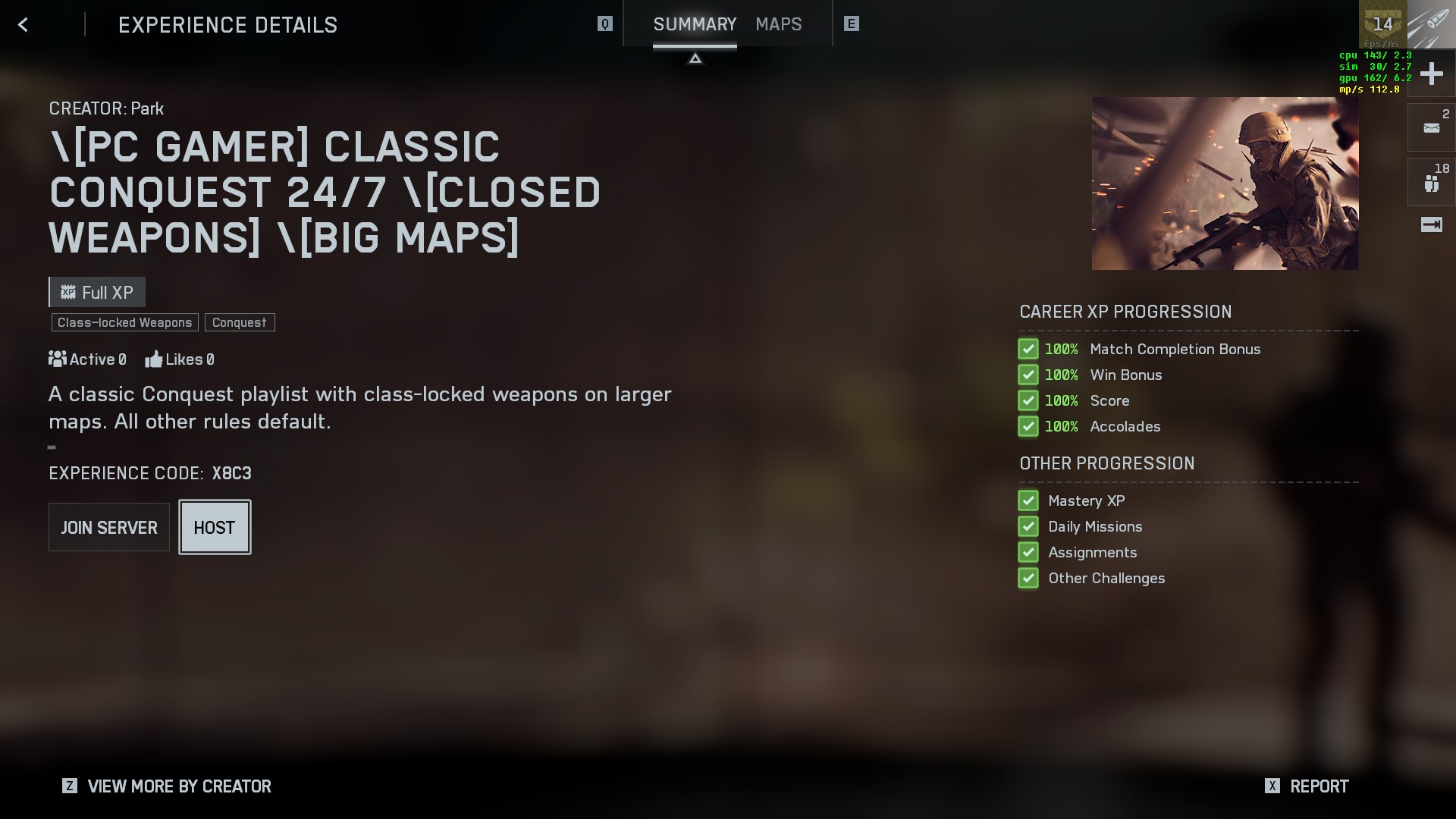Disable the Accolades progression checkbox
This screenshot has height=819, width=1456.
(x=1028, y=426)
